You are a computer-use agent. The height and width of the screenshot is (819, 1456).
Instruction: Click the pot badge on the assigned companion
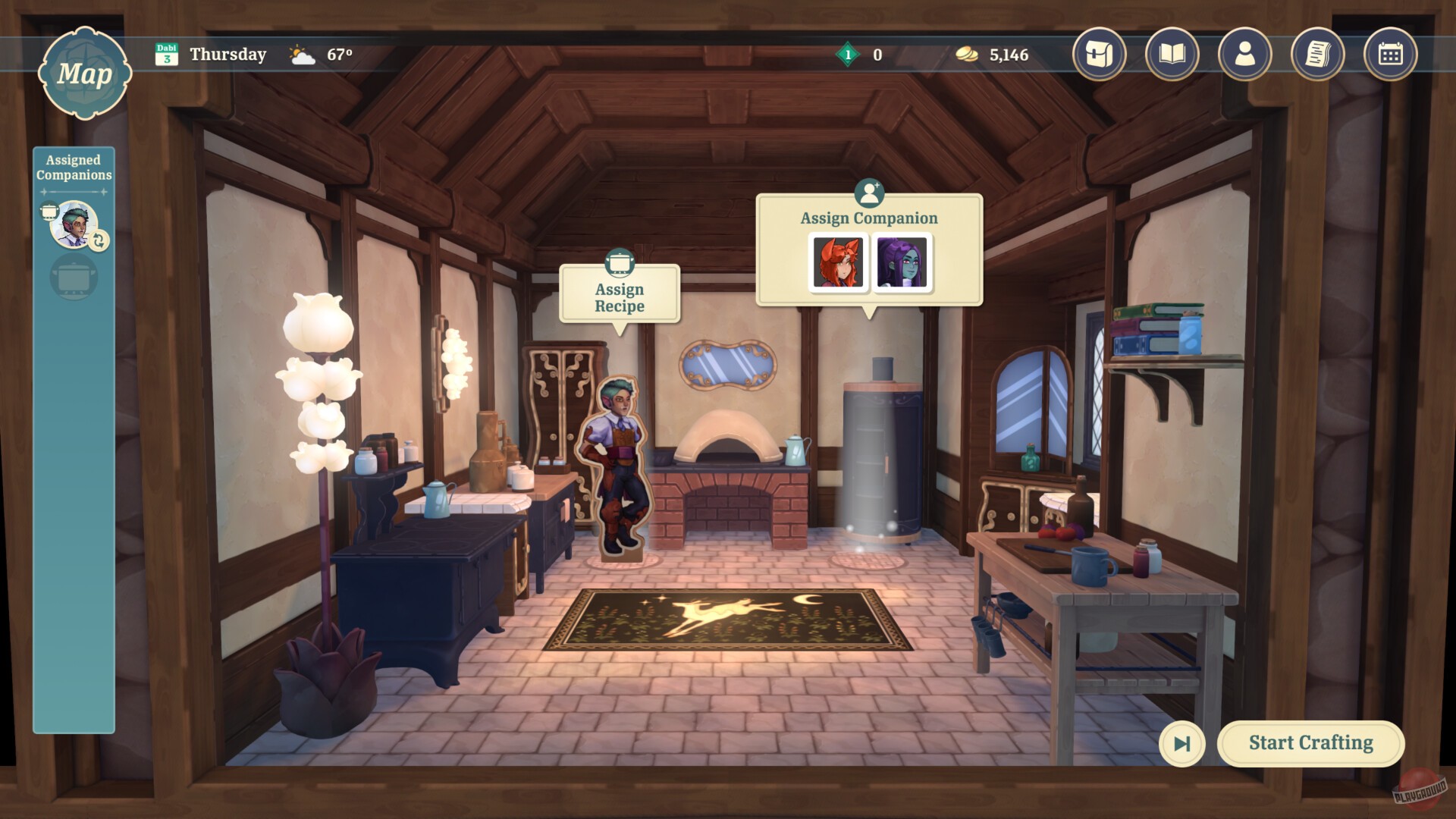click(x=52, y=209)
